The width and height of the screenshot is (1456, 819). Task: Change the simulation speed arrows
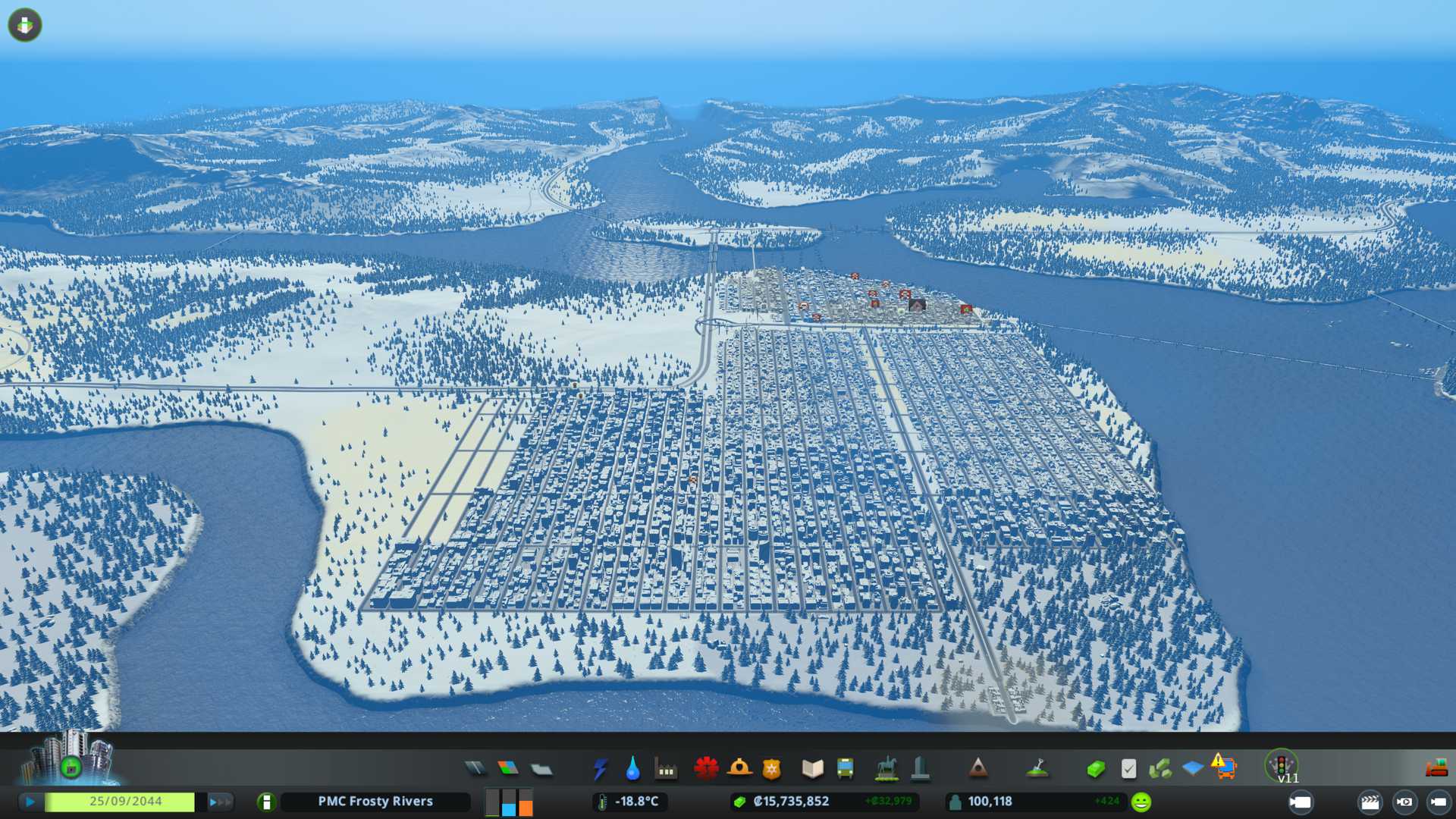[220, 802]
